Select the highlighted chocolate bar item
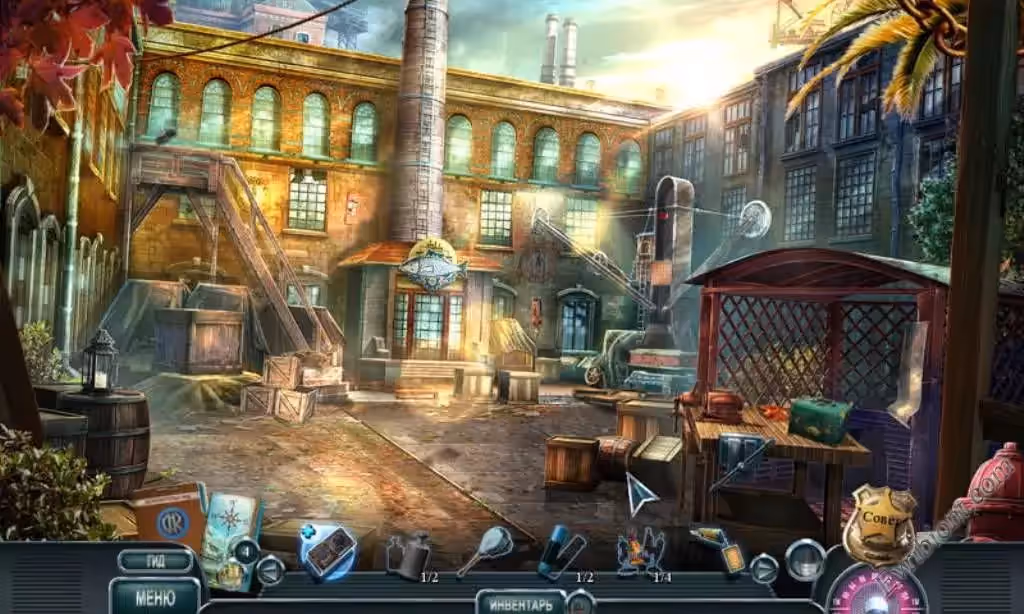This screenshot has height=614, width=1024. click(329, 551)
